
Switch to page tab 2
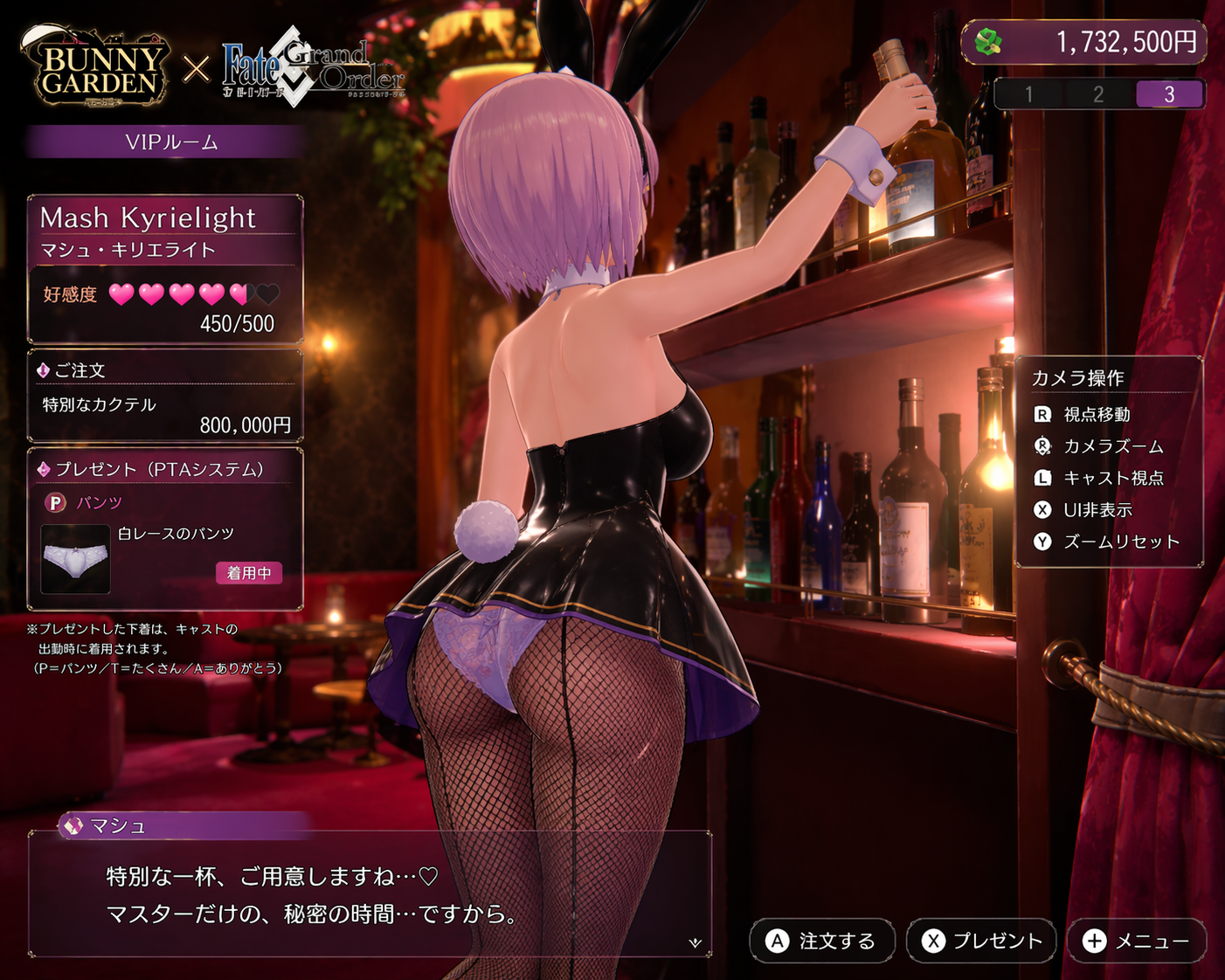pos(1098,94)
